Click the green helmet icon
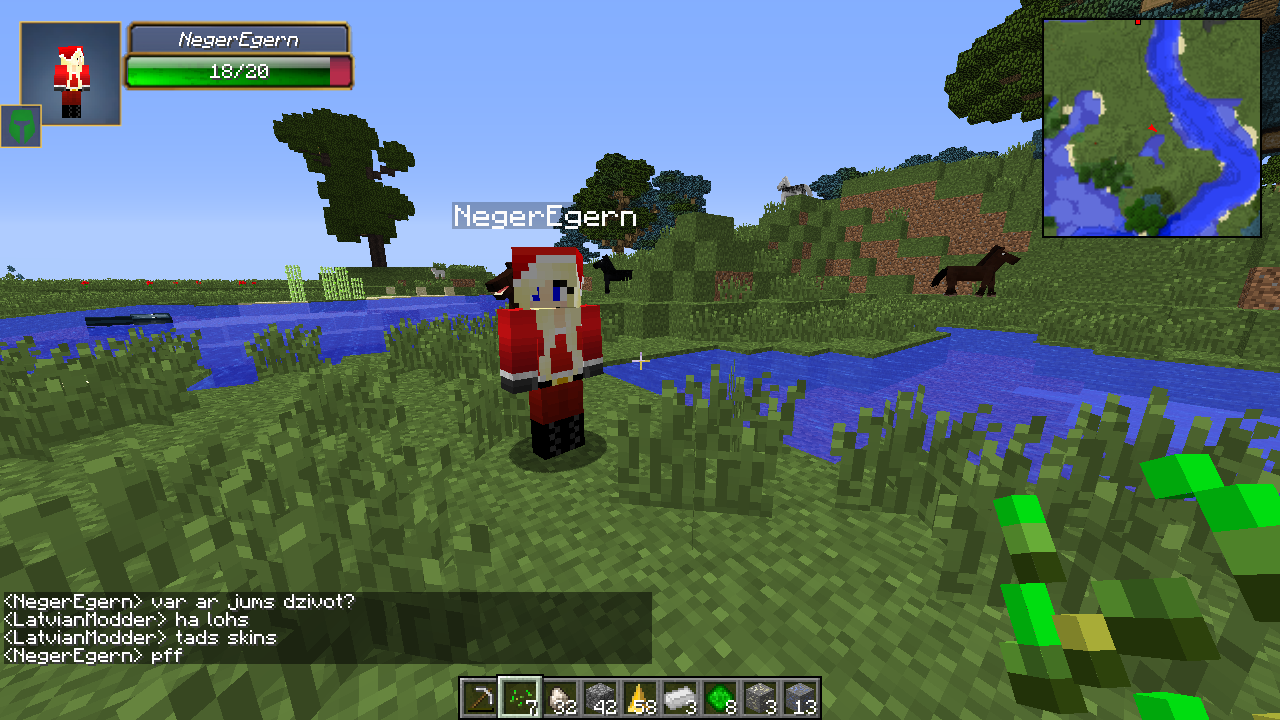 (20, 126)
